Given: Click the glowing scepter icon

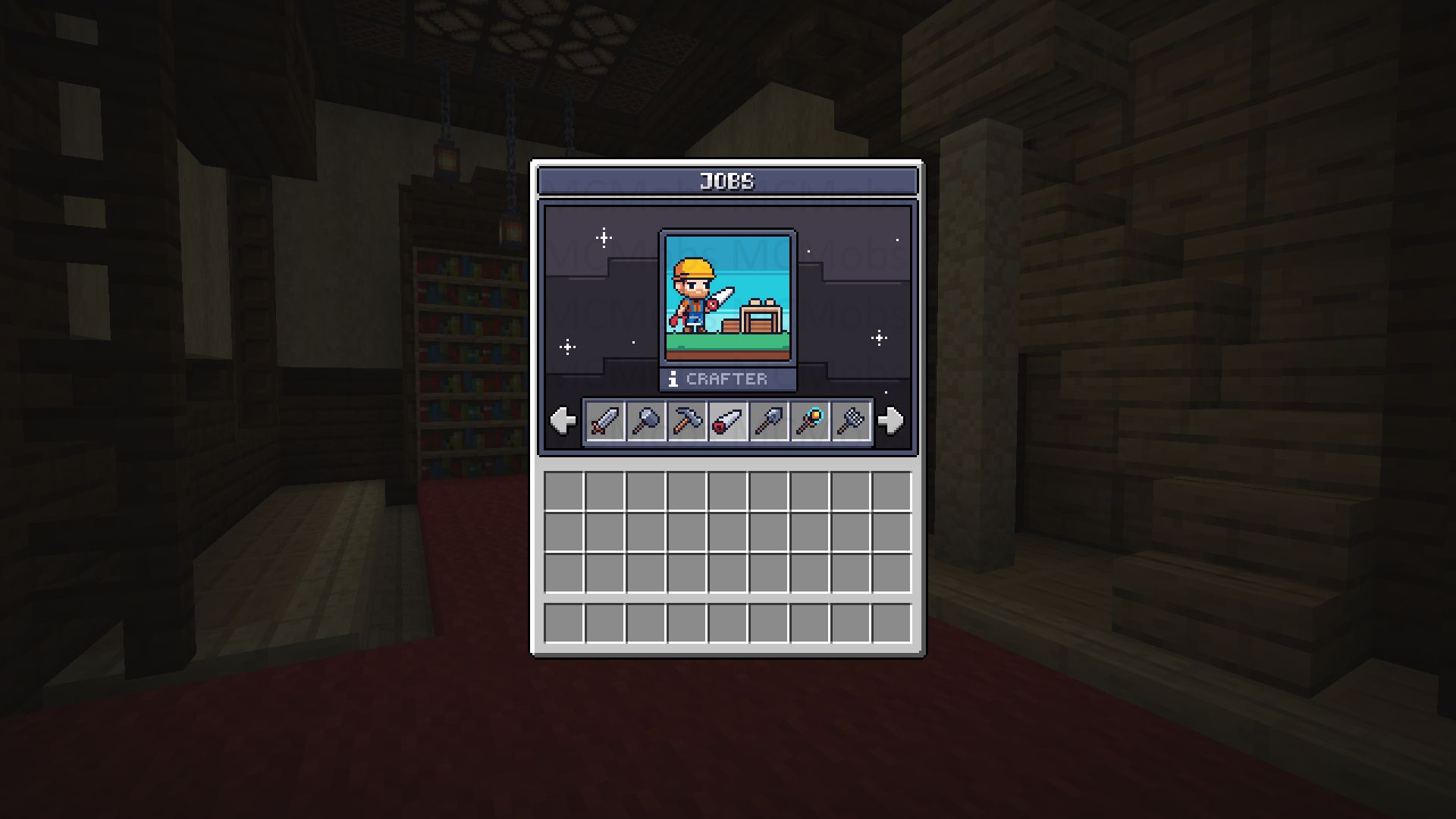Looking at the screenshot, I should 810,422.
